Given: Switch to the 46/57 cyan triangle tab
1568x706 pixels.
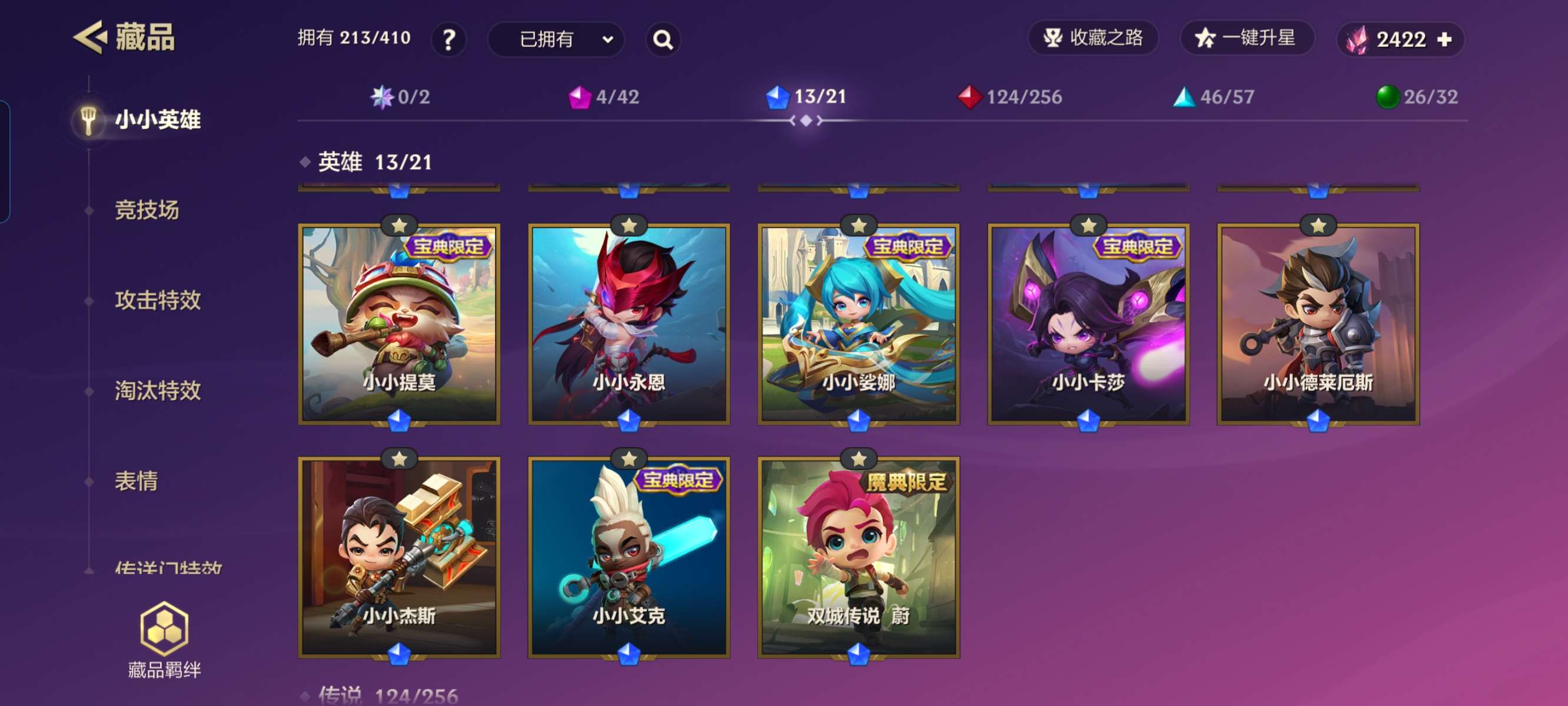Looking at the screenshot, I should click(1214, 96).
